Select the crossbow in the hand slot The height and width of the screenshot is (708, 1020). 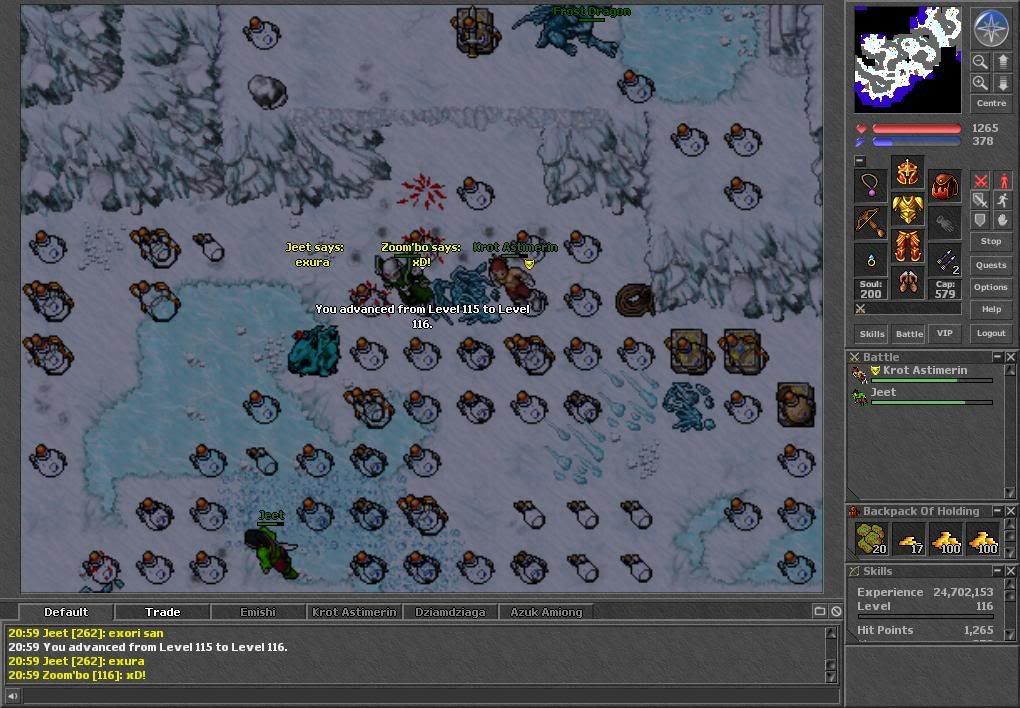point(870,222)
